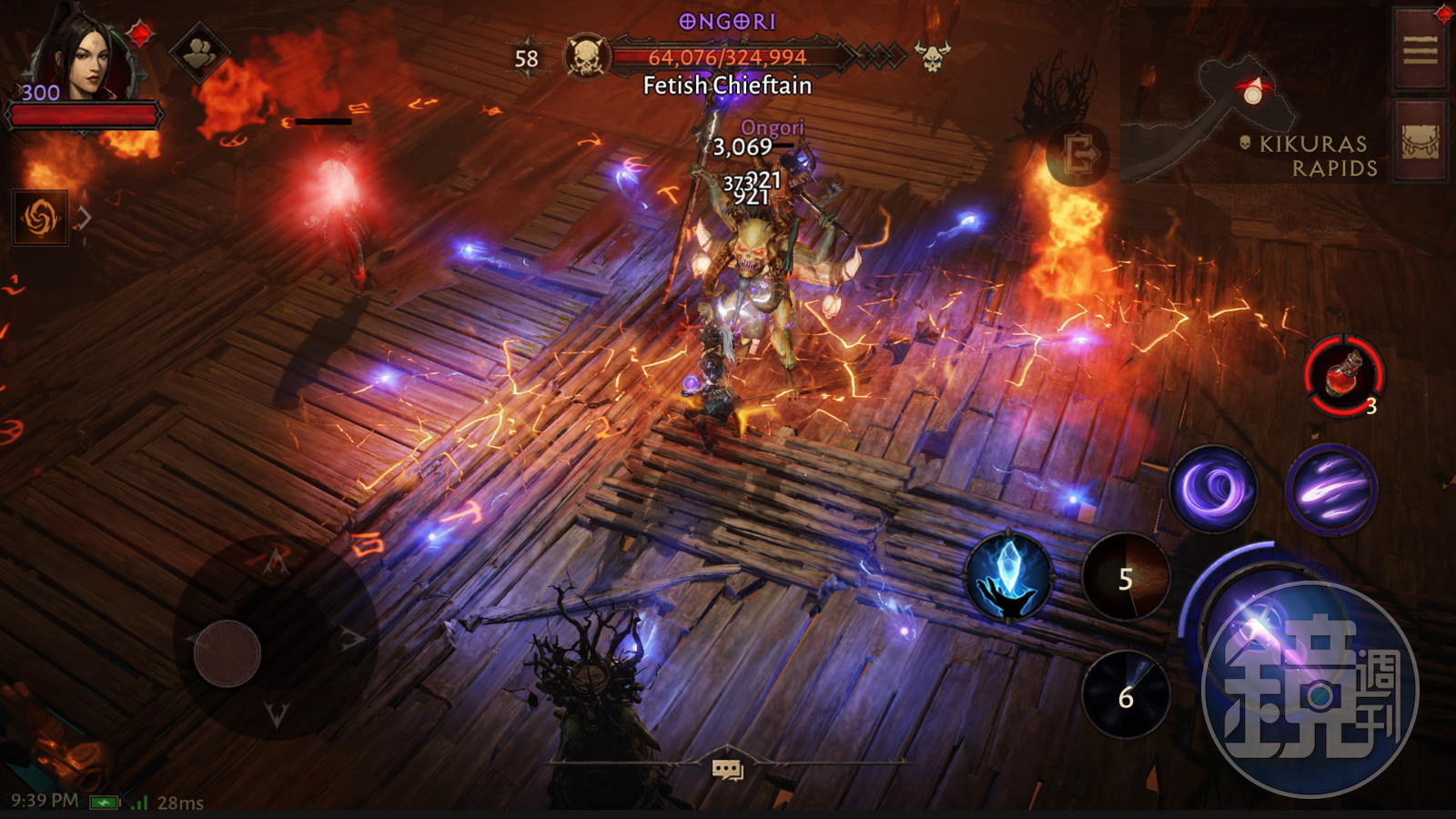This screenshot has width=1456, height=819.
Task: Open the main menu with three lines
Action: coord(1420,49)
